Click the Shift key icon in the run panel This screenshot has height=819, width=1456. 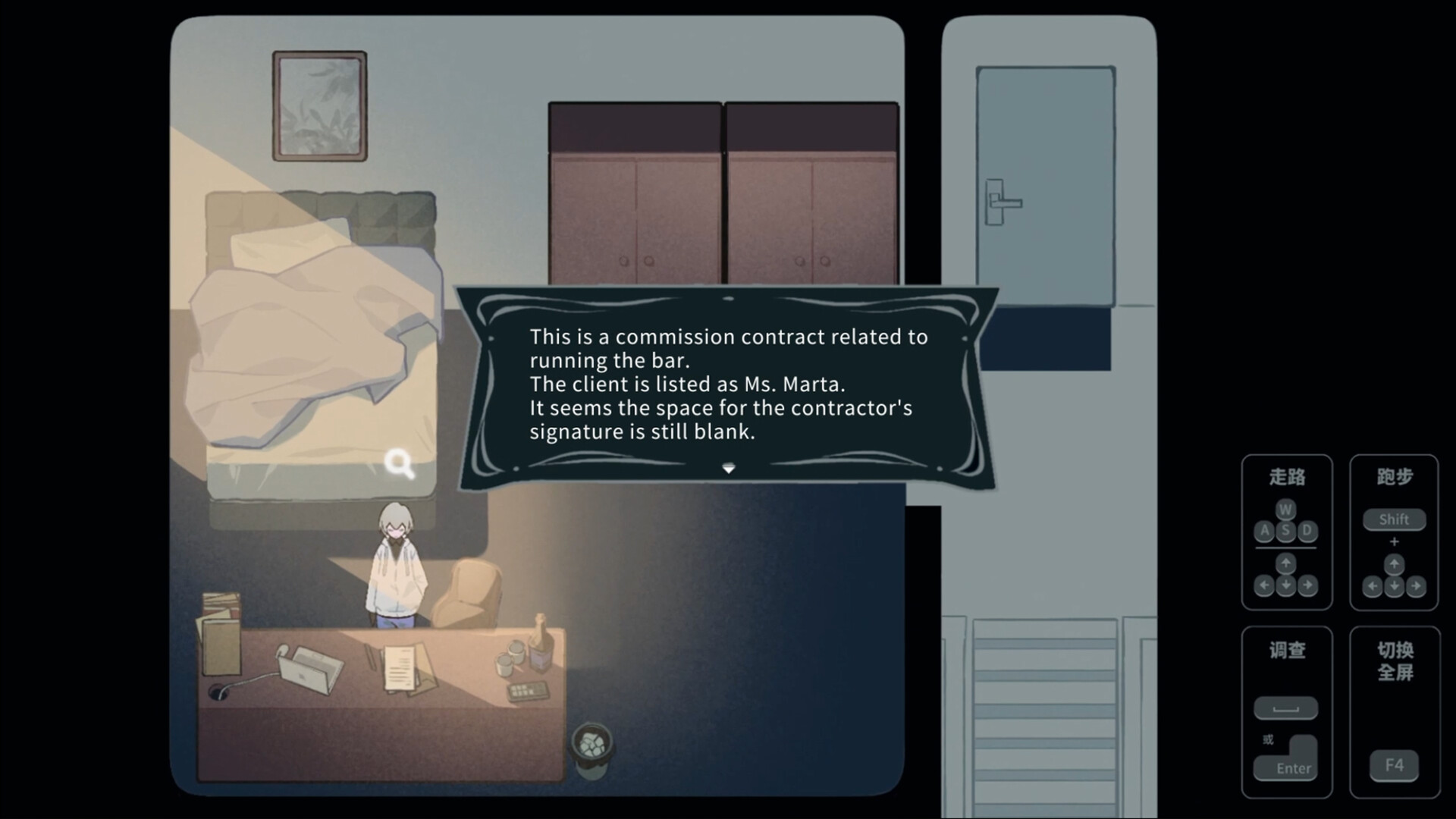1394,519
